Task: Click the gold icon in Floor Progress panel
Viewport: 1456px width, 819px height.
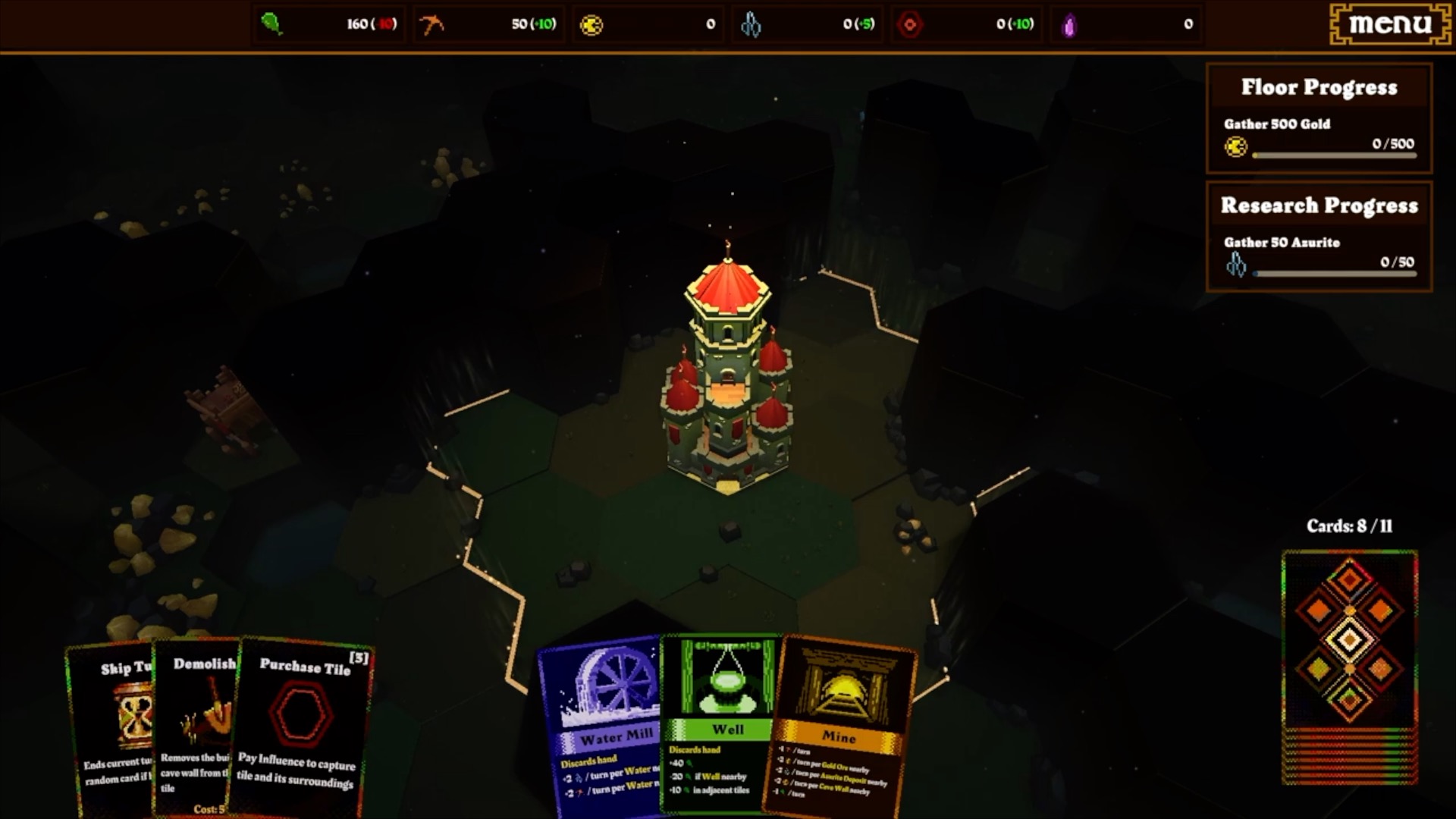Action: coord(1236,147)
